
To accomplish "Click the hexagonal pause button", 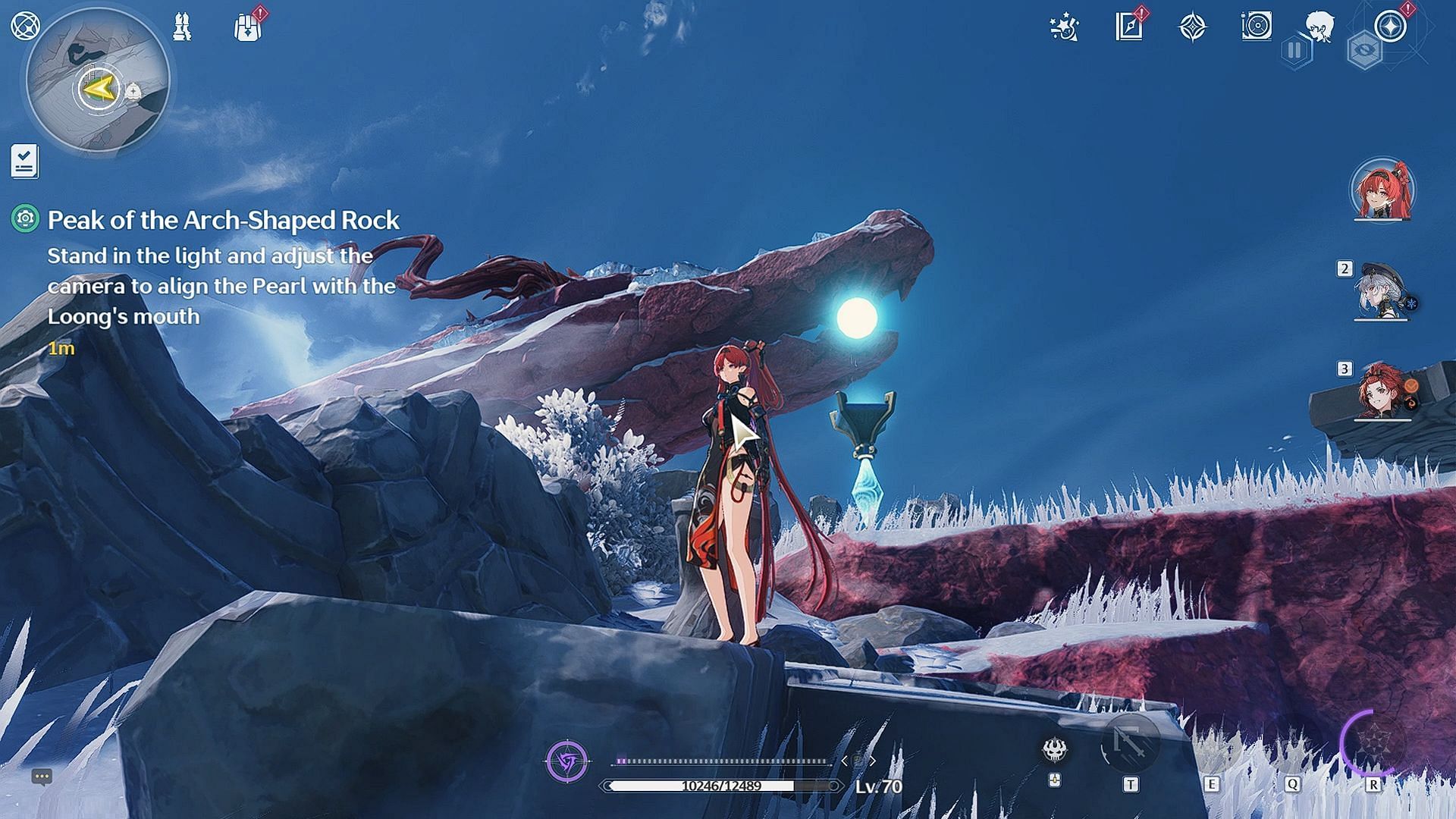I will point(1295,52).
